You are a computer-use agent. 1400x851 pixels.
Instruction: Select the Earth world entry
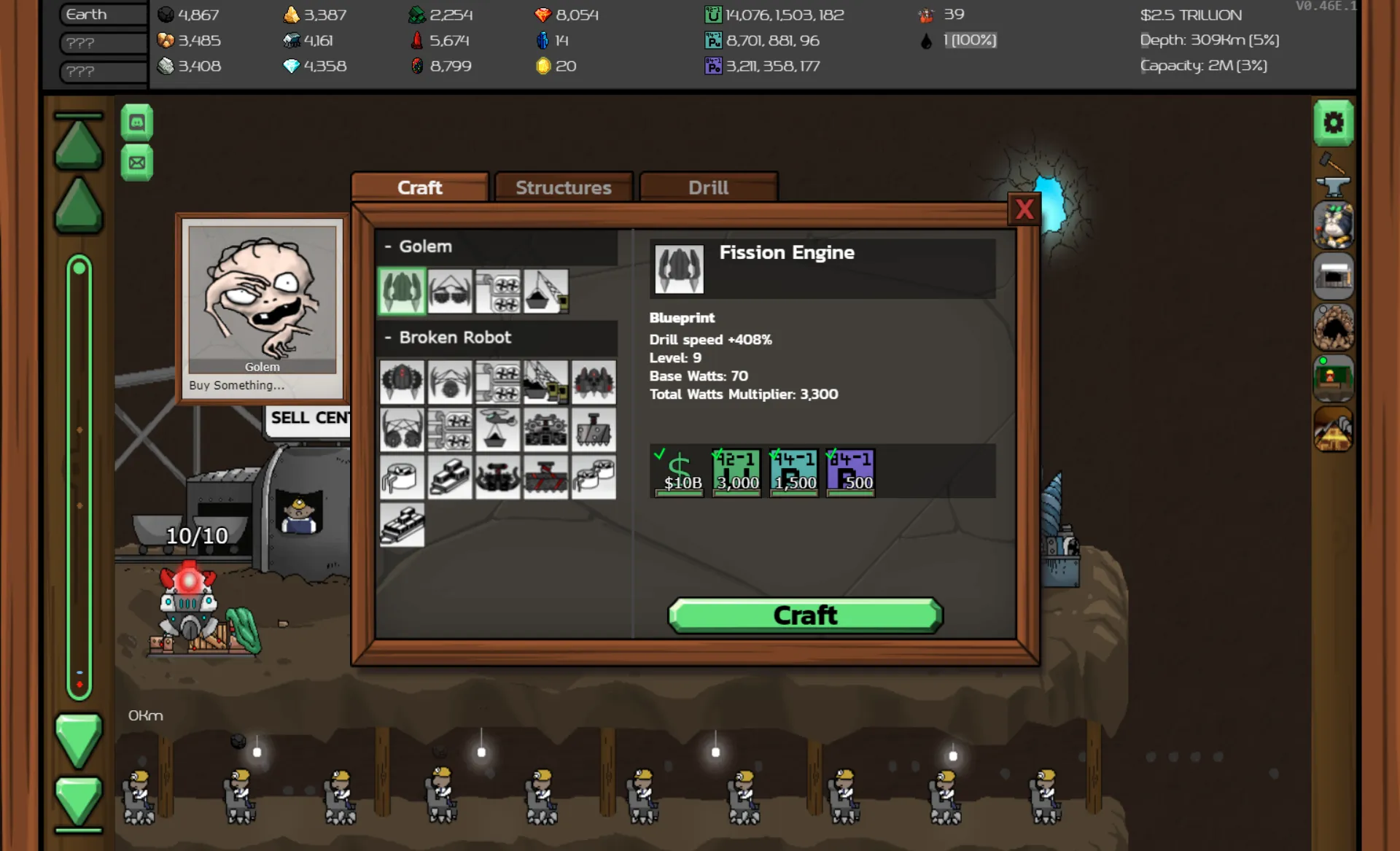(x=102, y=15)
